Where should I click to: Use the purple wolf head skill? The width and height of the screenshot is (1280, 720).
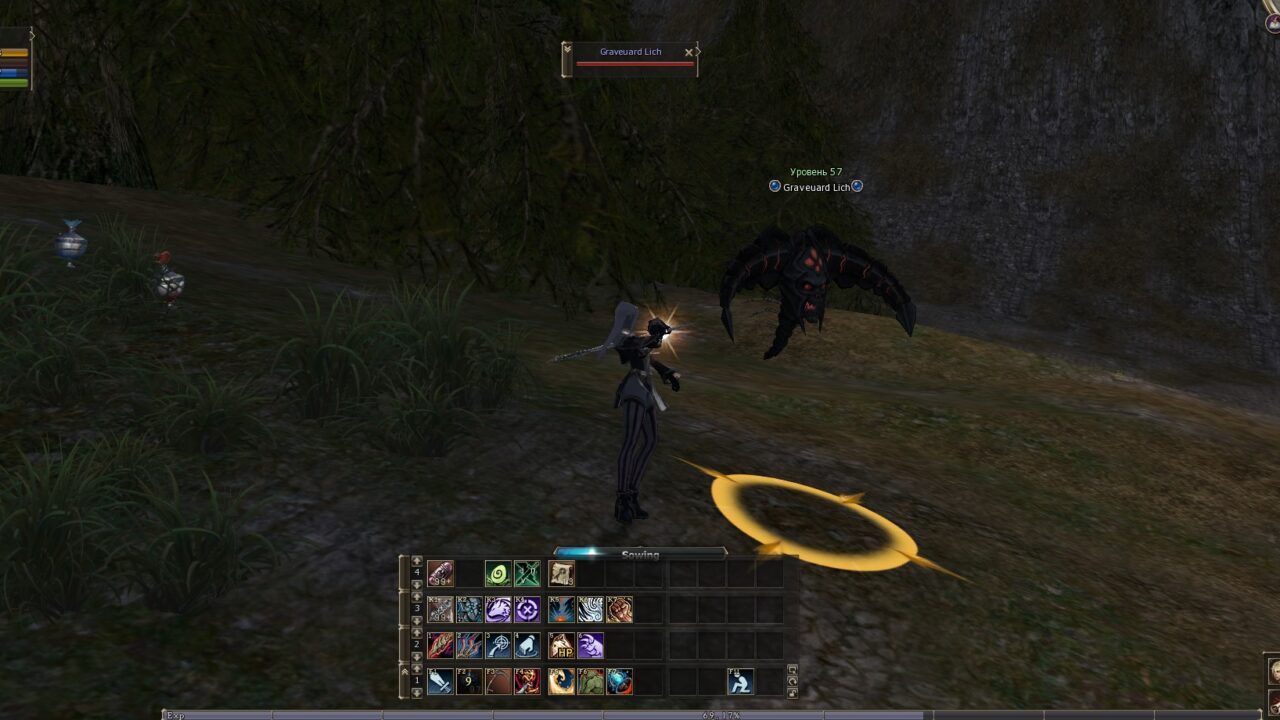pyautogui.click(x=498, y=610)
